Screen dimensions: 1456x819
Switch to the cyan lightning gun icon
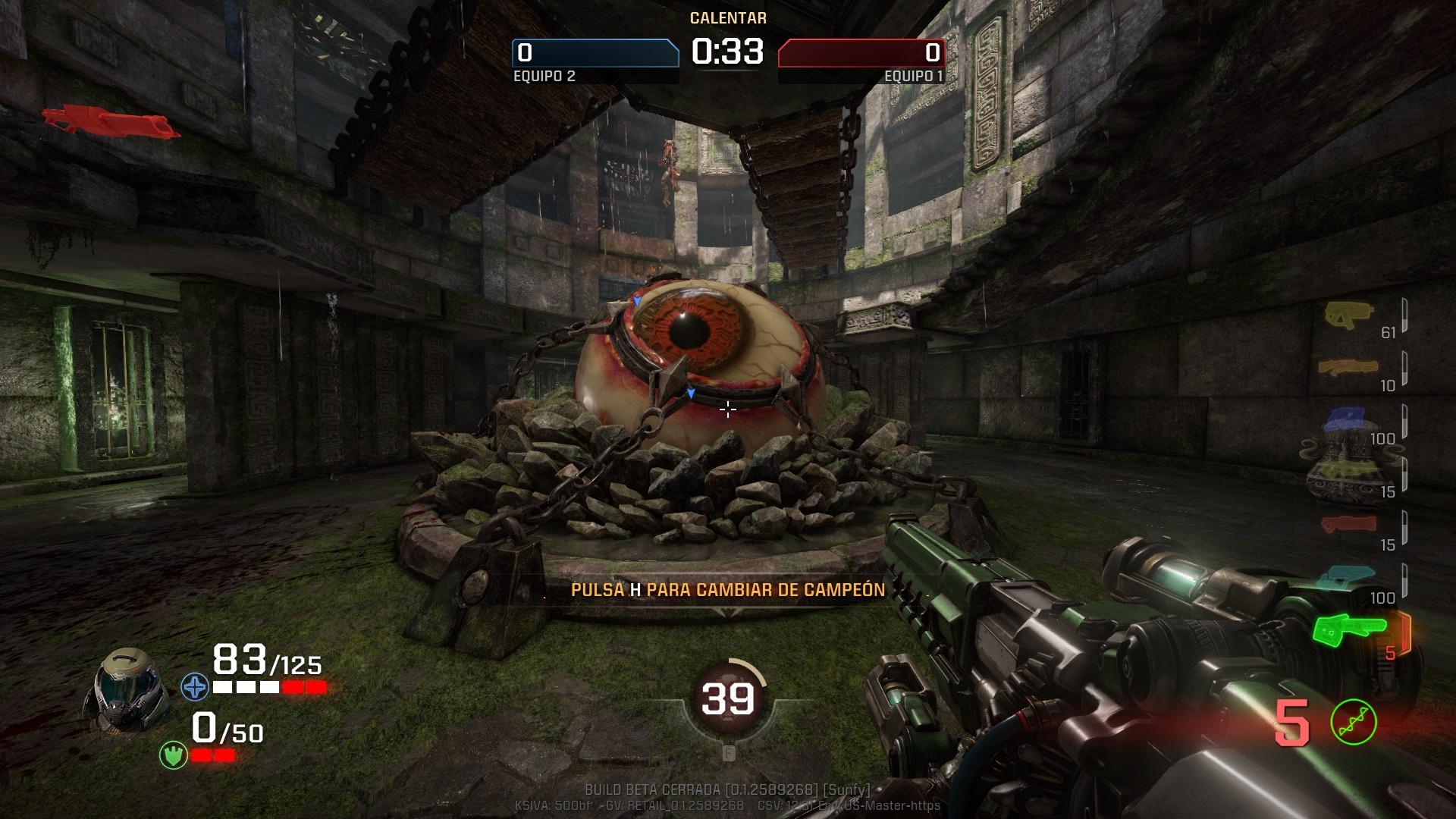[x=1348, y=578]
